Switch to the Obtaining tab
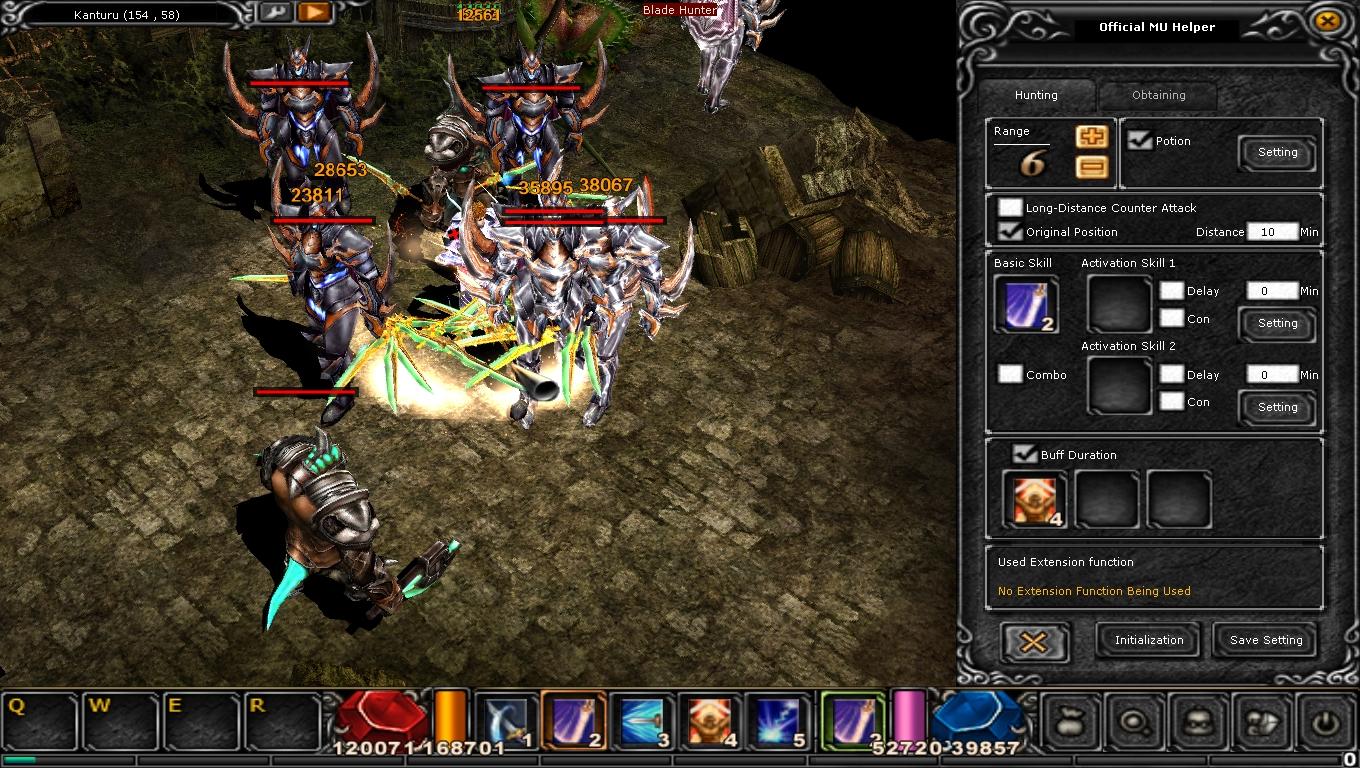The width and height of the screenshot is (1360, 768). coord(1158,95)
